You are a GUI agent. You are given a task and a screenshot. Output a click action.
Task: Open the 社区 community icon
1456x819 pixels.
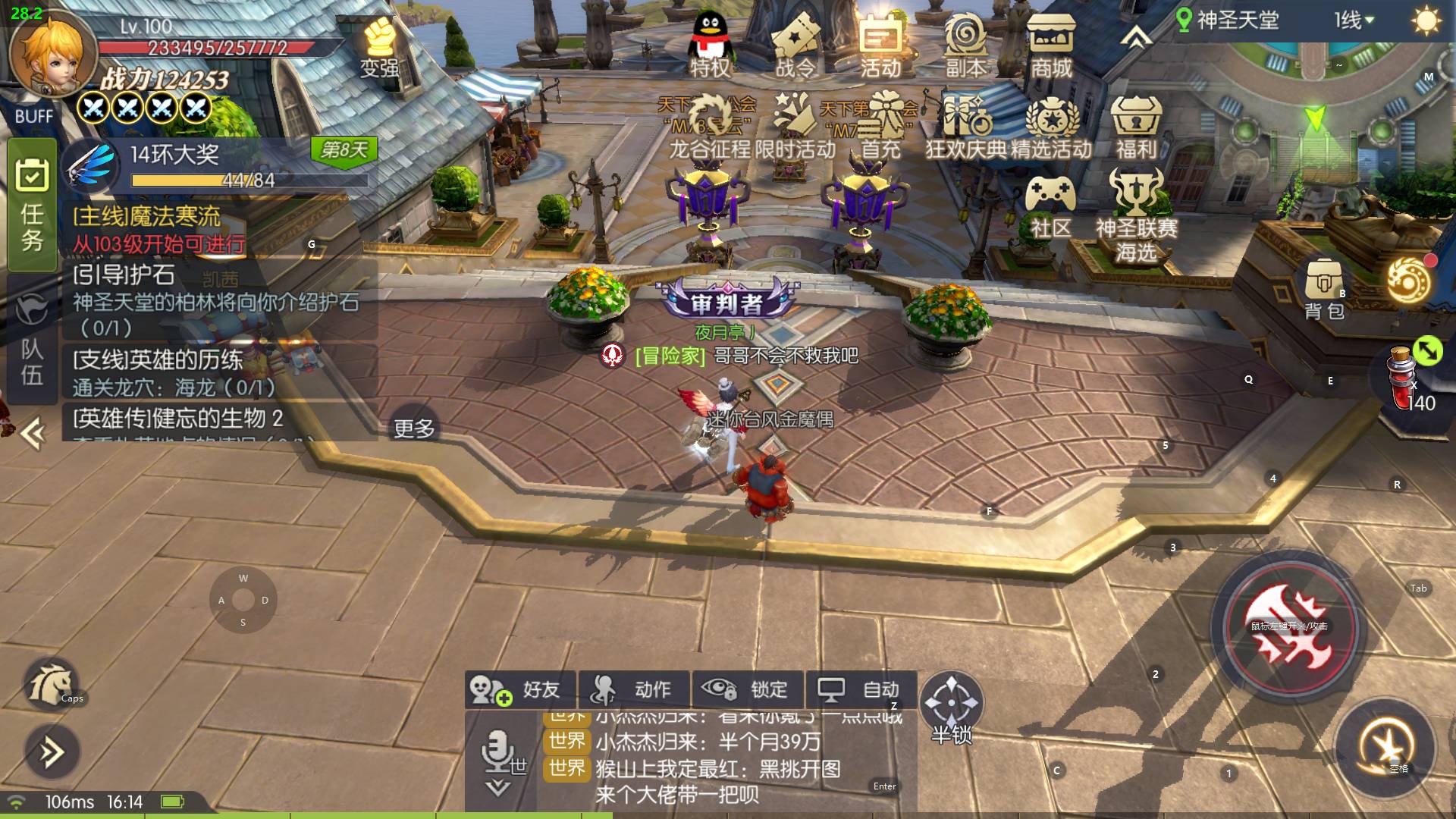pos(1050,206)
